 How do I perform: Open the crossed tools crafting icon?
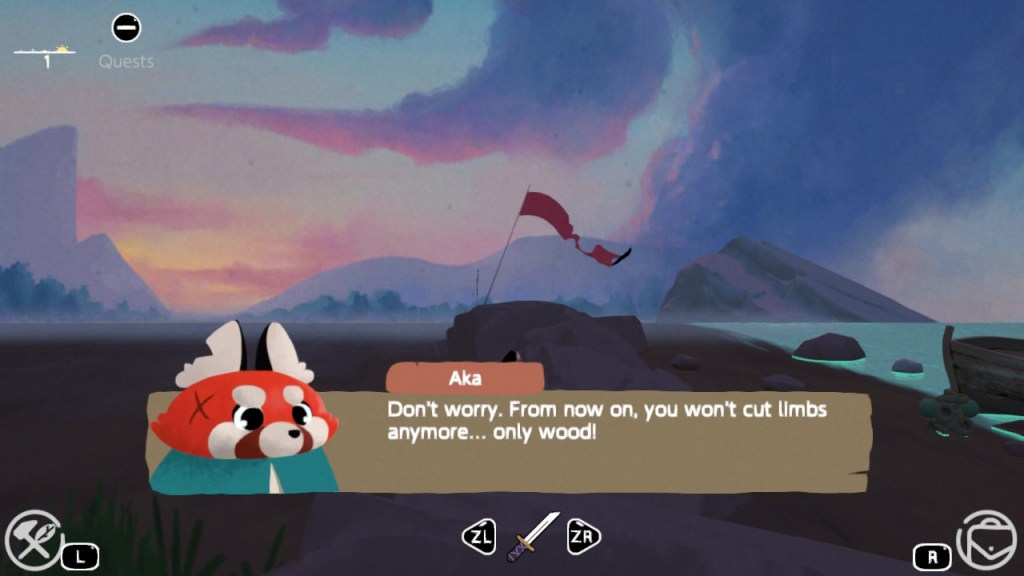33,539
